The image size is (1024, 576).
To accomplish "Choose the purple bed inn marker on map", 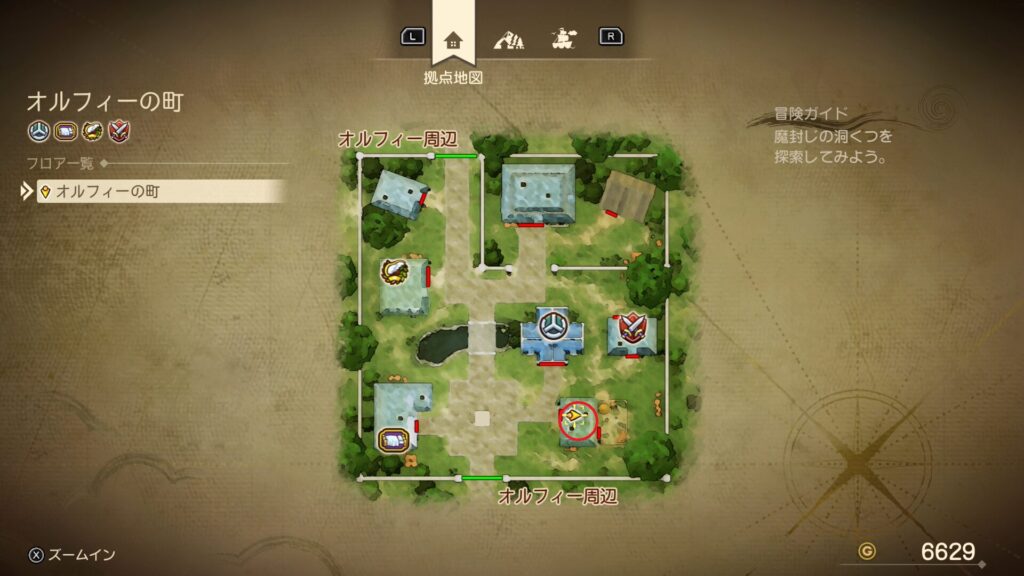I will click(394, 439).
